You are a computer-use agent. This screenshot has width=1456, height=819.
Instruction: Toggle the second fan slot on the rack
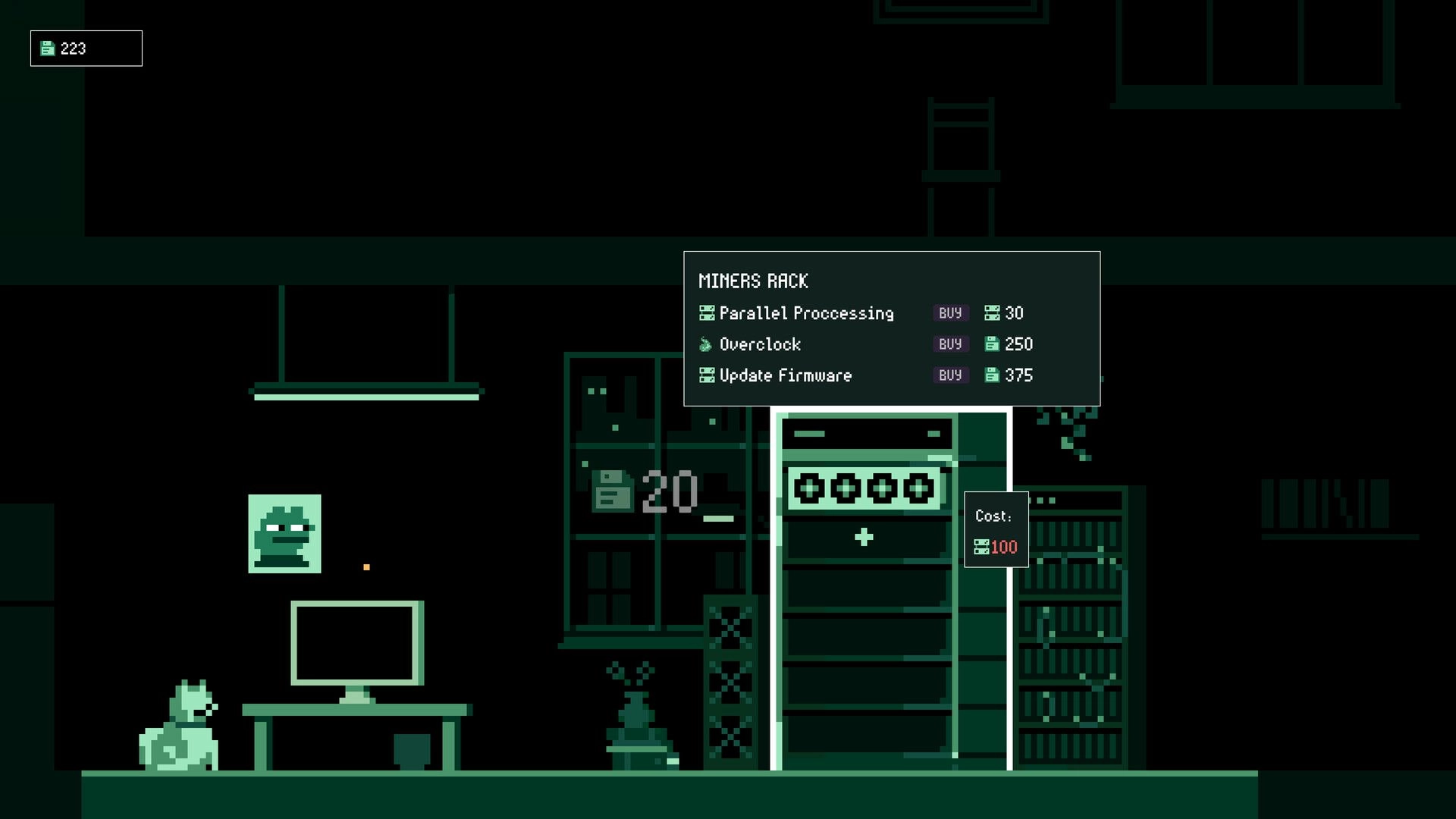pos(845,489)
